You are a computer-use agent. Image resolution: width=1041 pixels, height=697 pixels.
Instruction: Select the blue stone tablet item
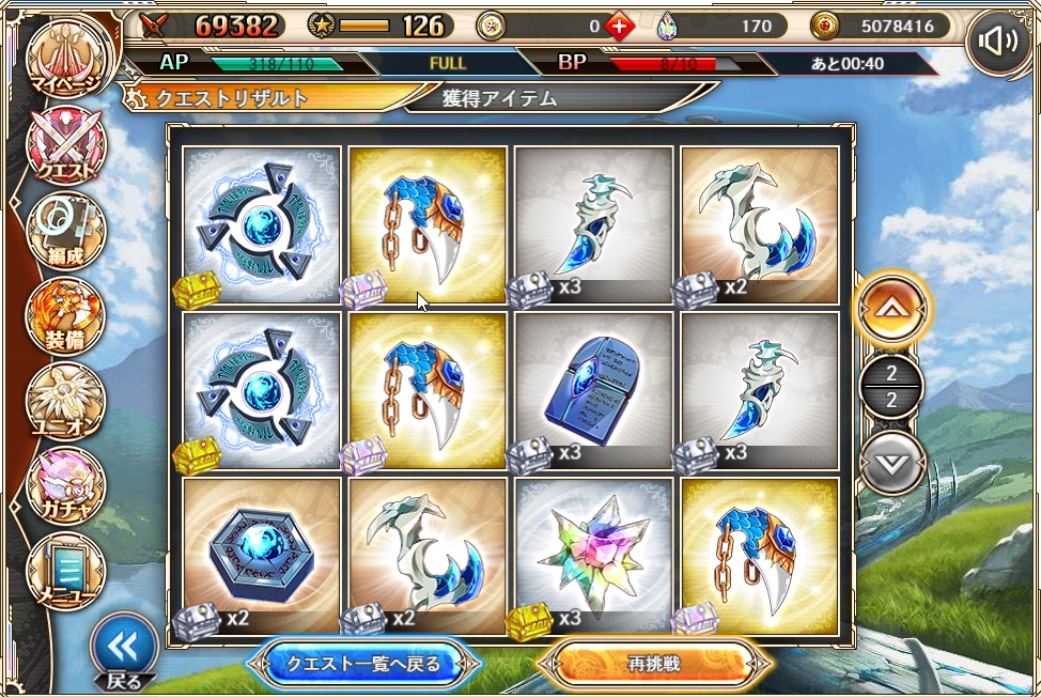pyautogui.click(x=594, y=390)
